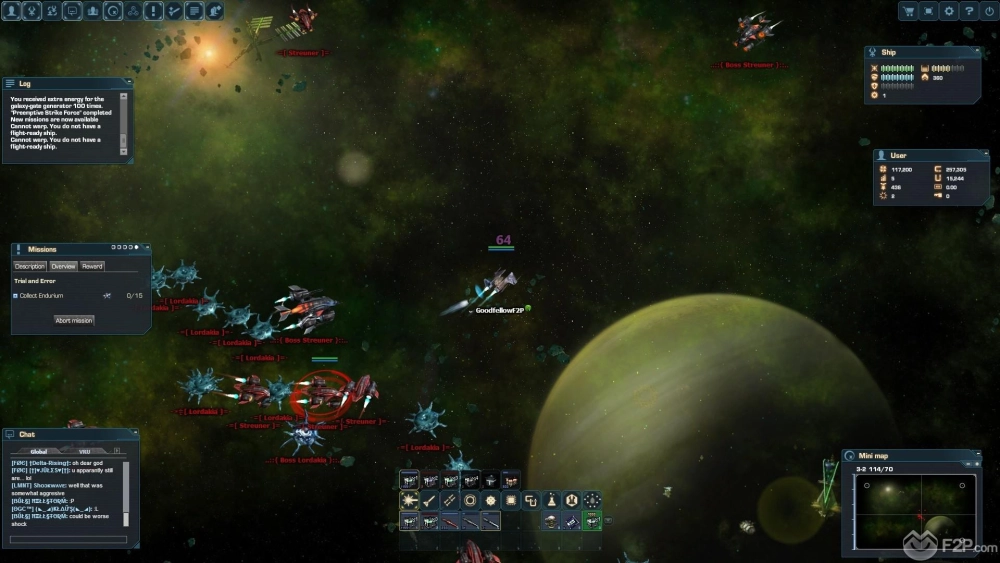Show the mission Description tab
This screenshot has height=563, width=1000.
click(x=30, y=266)
